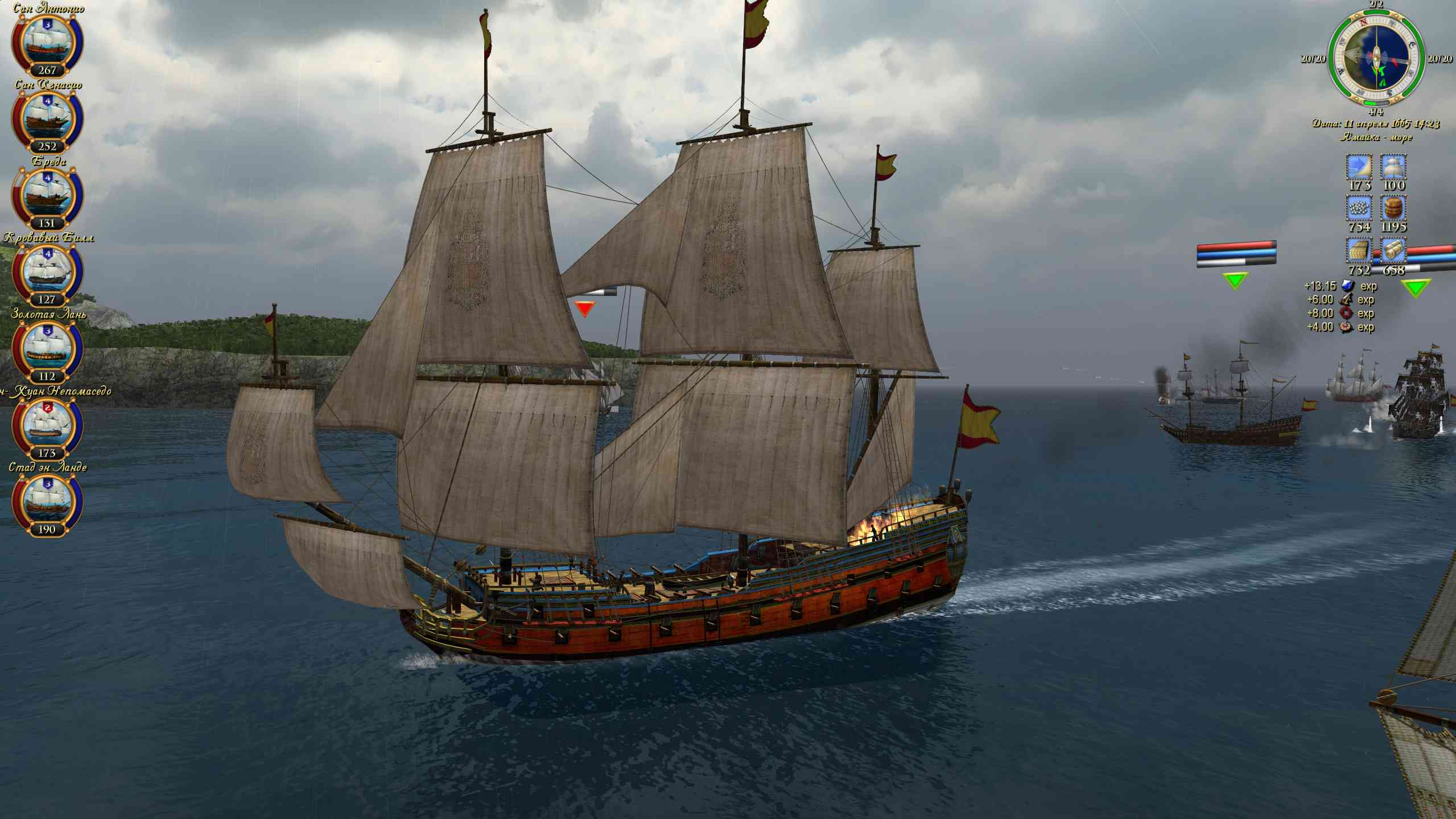Click the sail state icon

coord(1393,167)
